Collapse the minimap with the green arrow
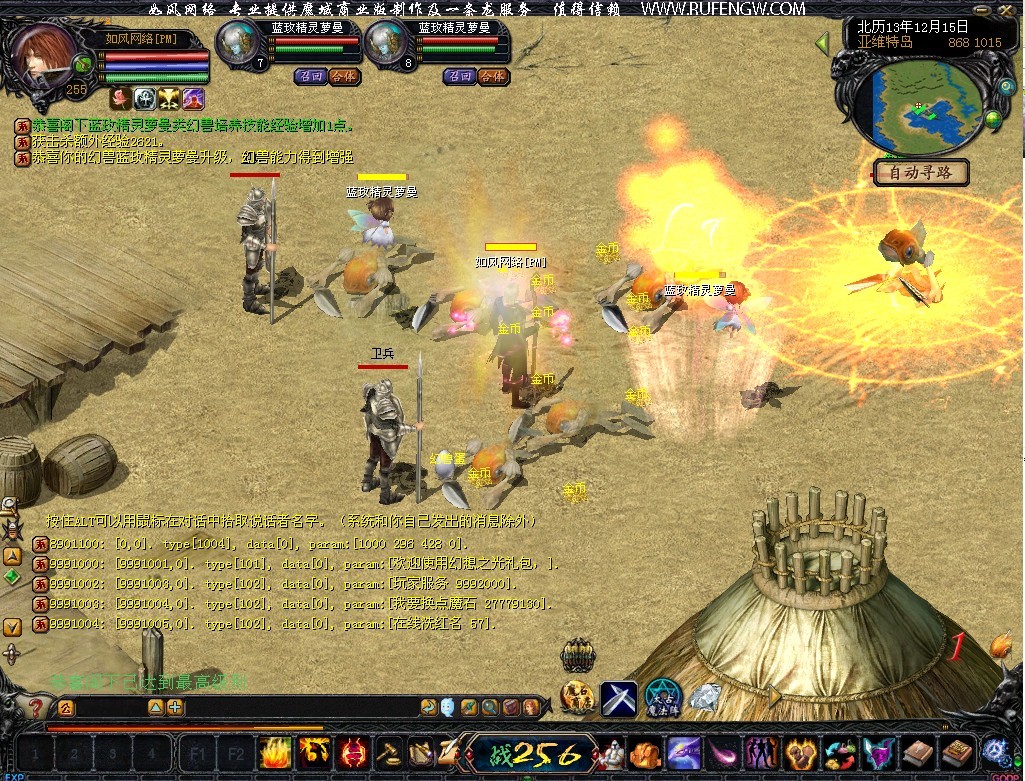The image size is (1025, 781). coord(822,44)
